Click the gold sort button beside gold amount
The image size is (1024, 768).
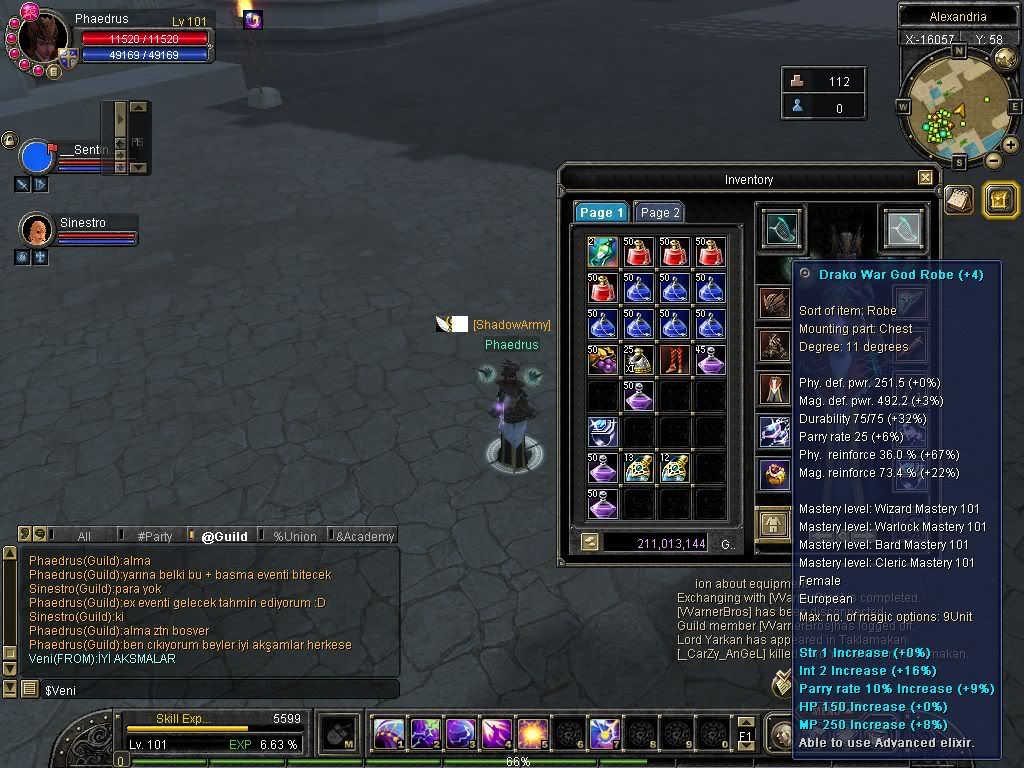589,542
